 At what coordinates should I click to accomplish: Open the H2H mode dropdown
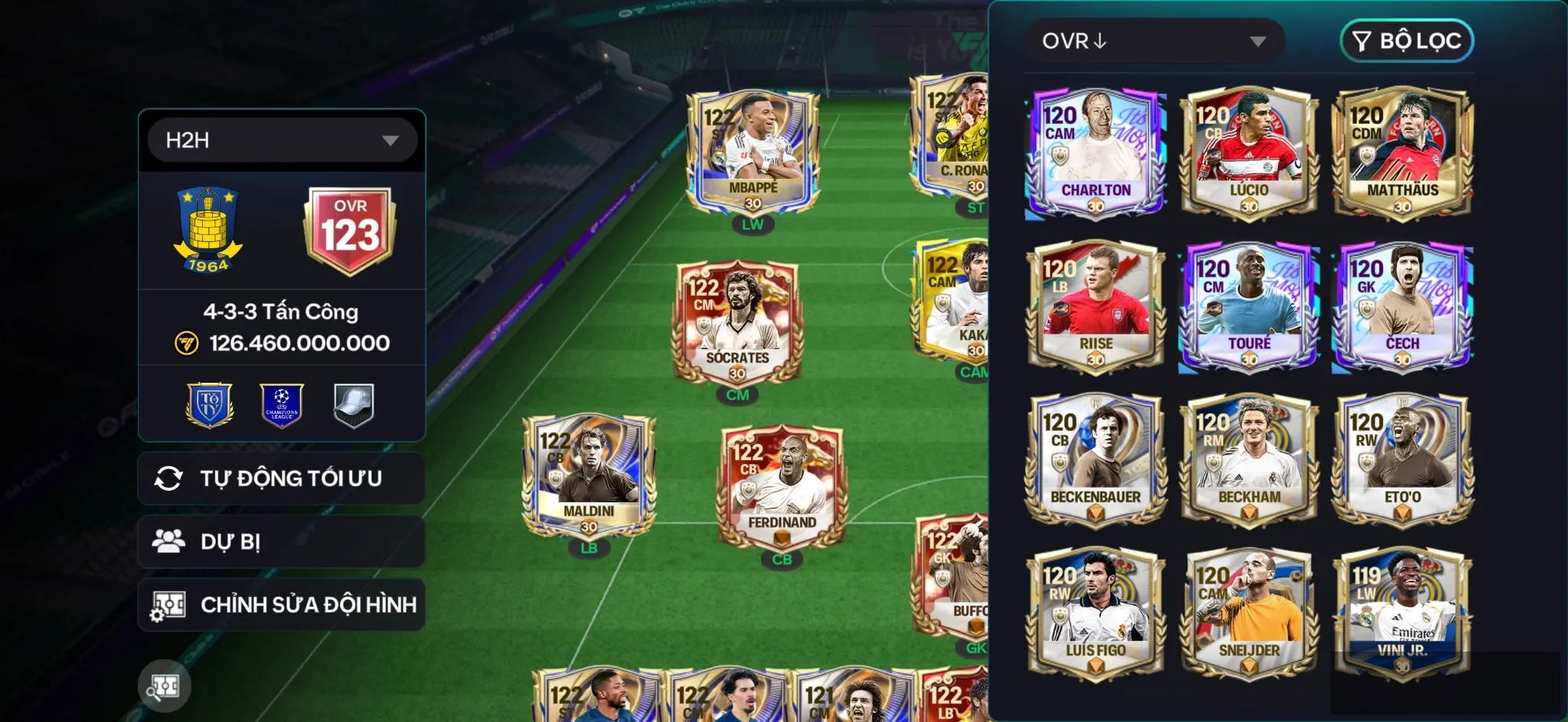point(281,139)
